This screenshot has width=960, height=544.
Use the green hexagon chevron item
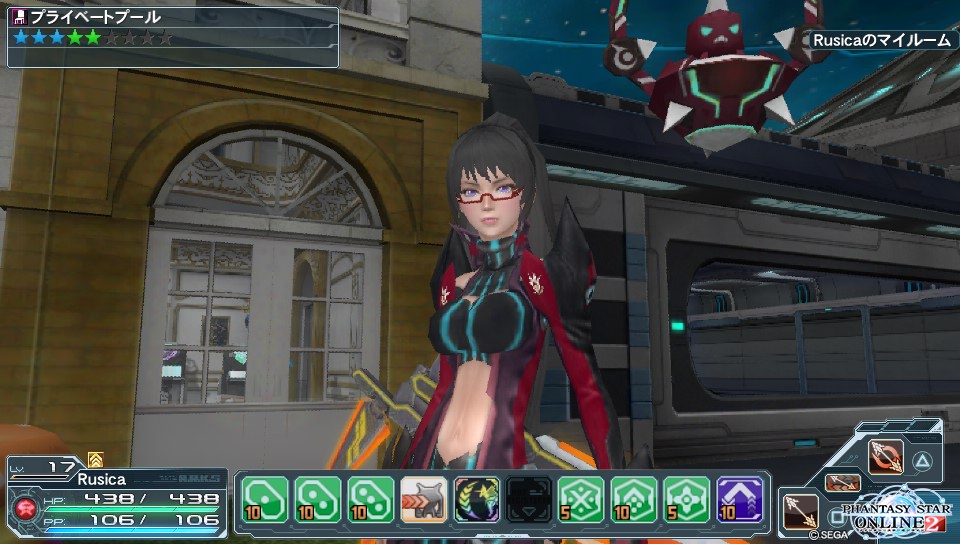pos(633,498)
